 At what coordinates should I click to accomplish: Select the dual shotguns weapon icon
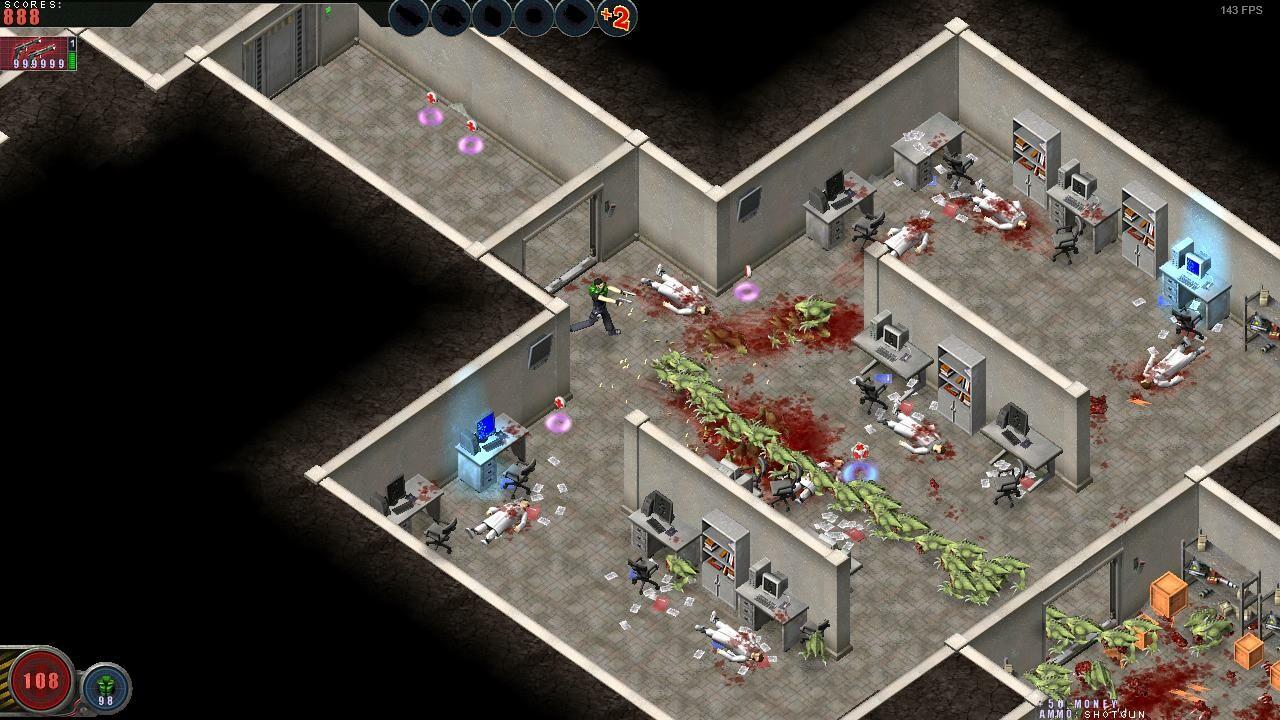pos(35,48)
